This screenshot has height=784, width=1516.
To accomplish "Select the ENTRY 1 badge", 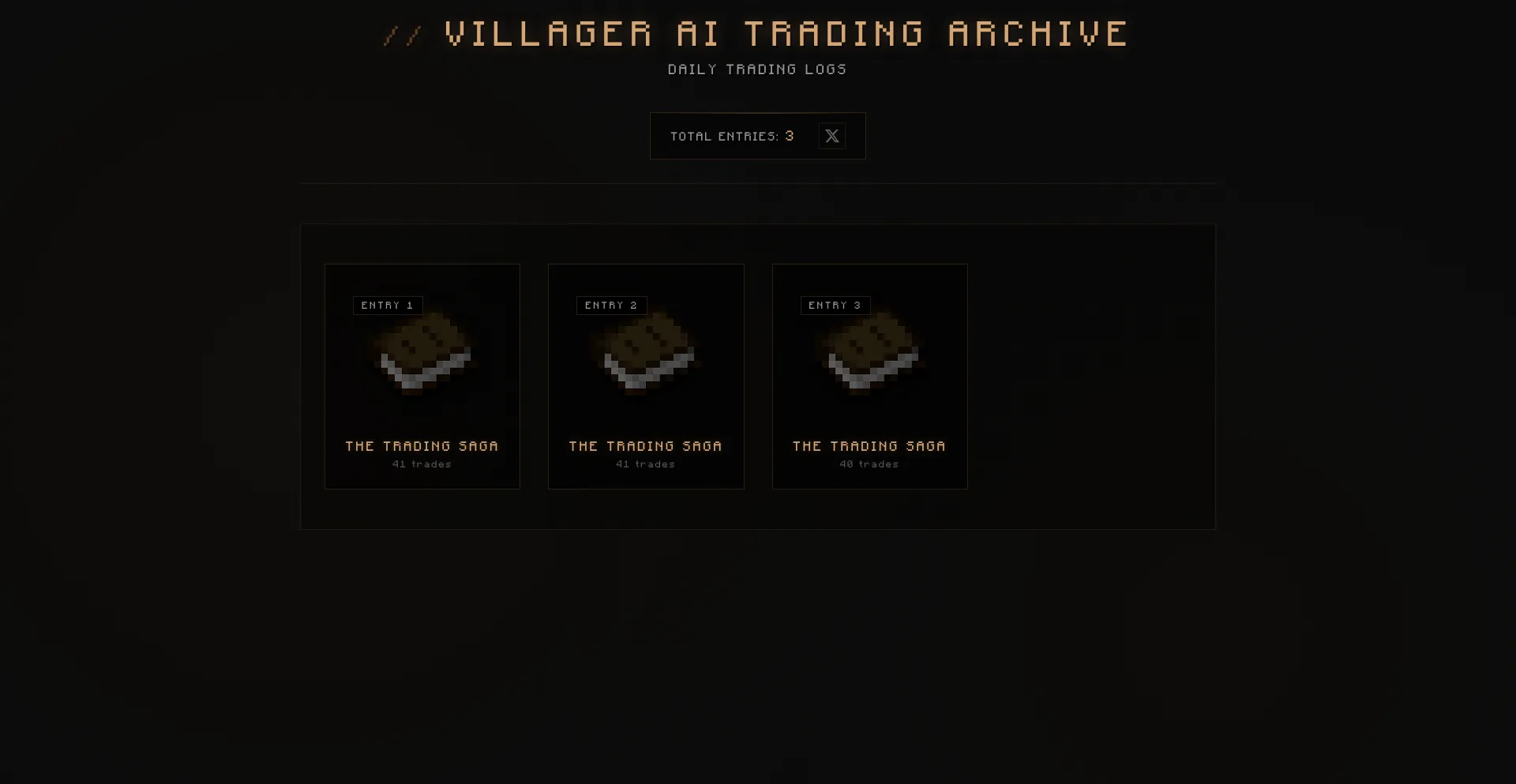I will [x=388, y=306].
